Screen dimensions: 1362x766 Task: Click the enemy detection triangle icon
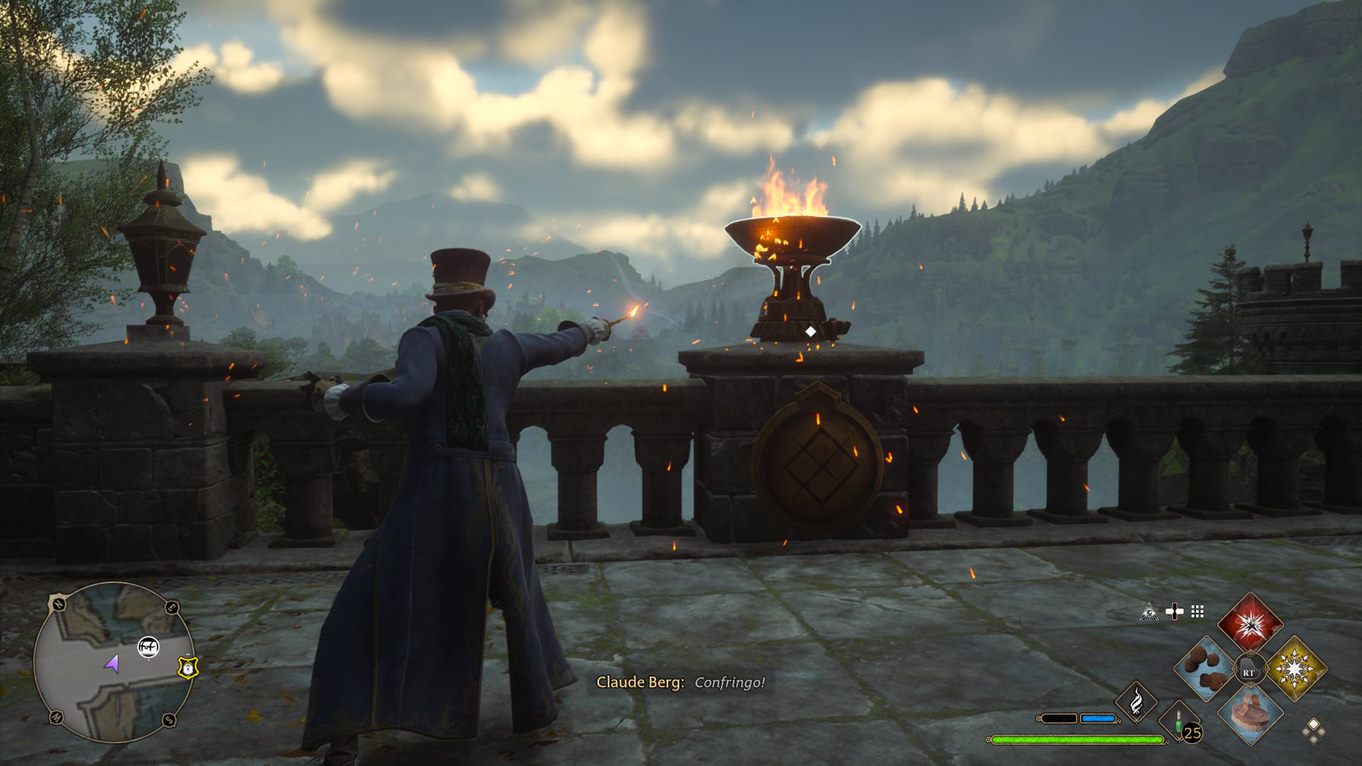pos(1150,612)
